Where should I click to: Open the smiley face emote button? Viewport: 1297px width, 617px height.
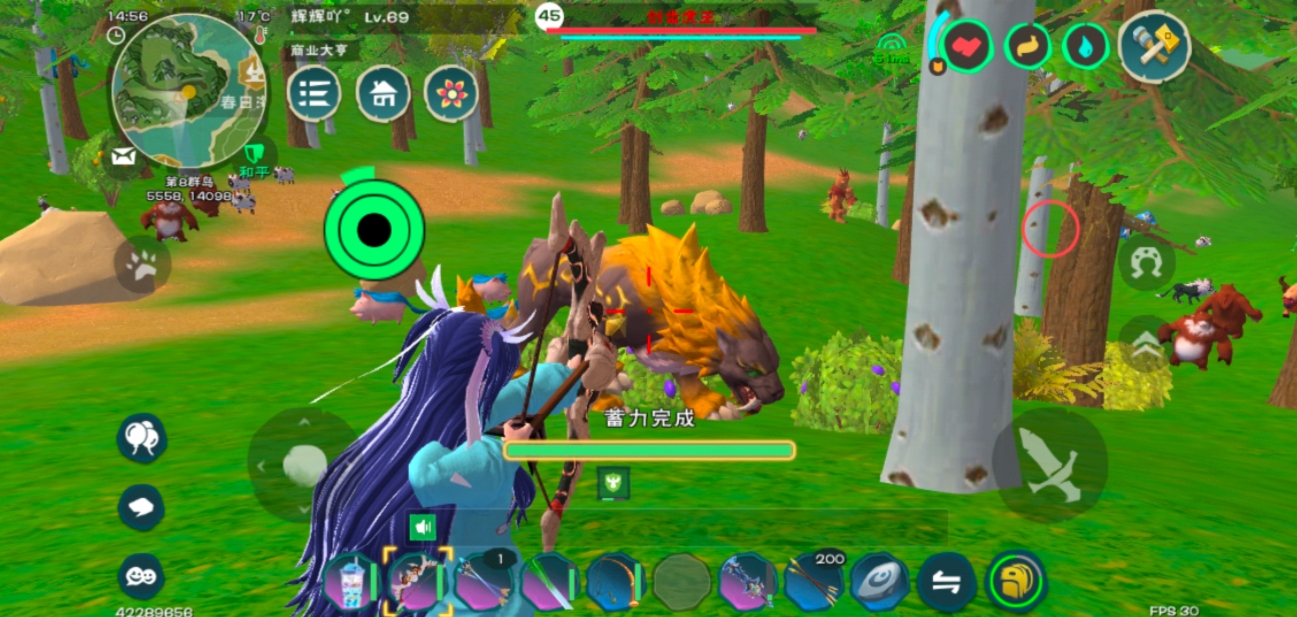coord(141,577)
